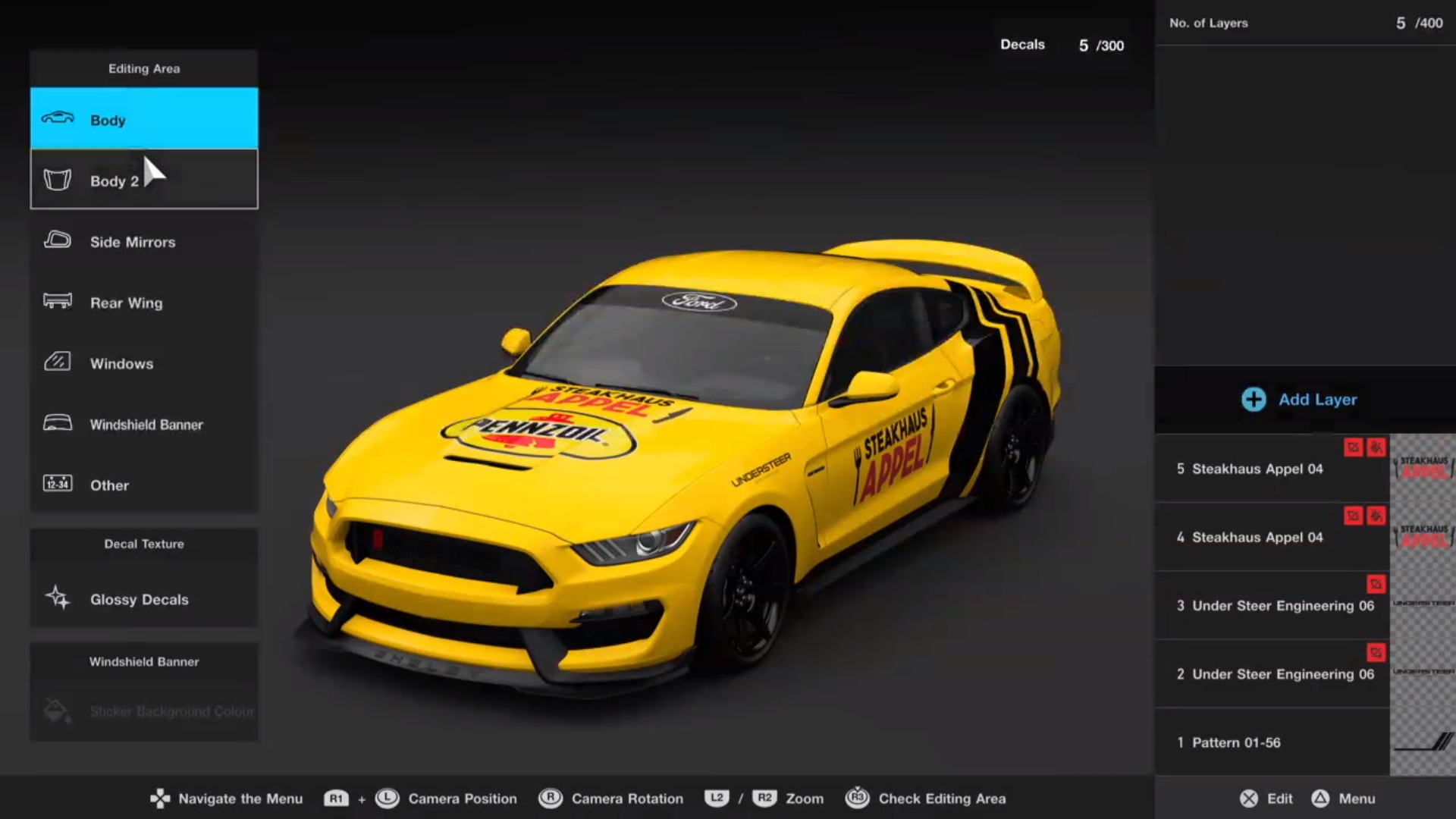The image size is (1456, 819).
Task: Select the Windows editing area icon
Action: click(57, 362)
